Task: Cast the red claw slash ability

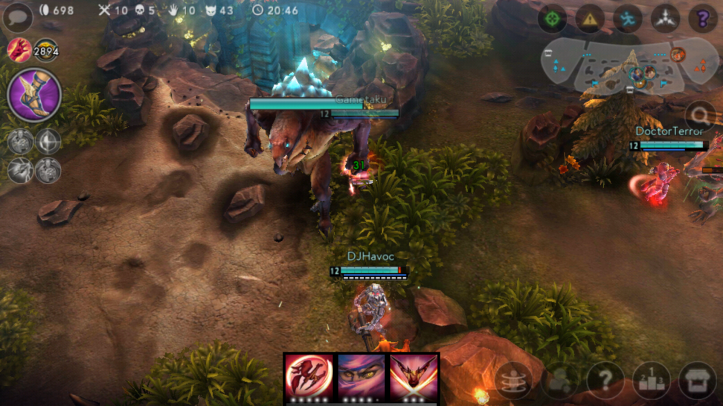Action: (x=309, y=377)
